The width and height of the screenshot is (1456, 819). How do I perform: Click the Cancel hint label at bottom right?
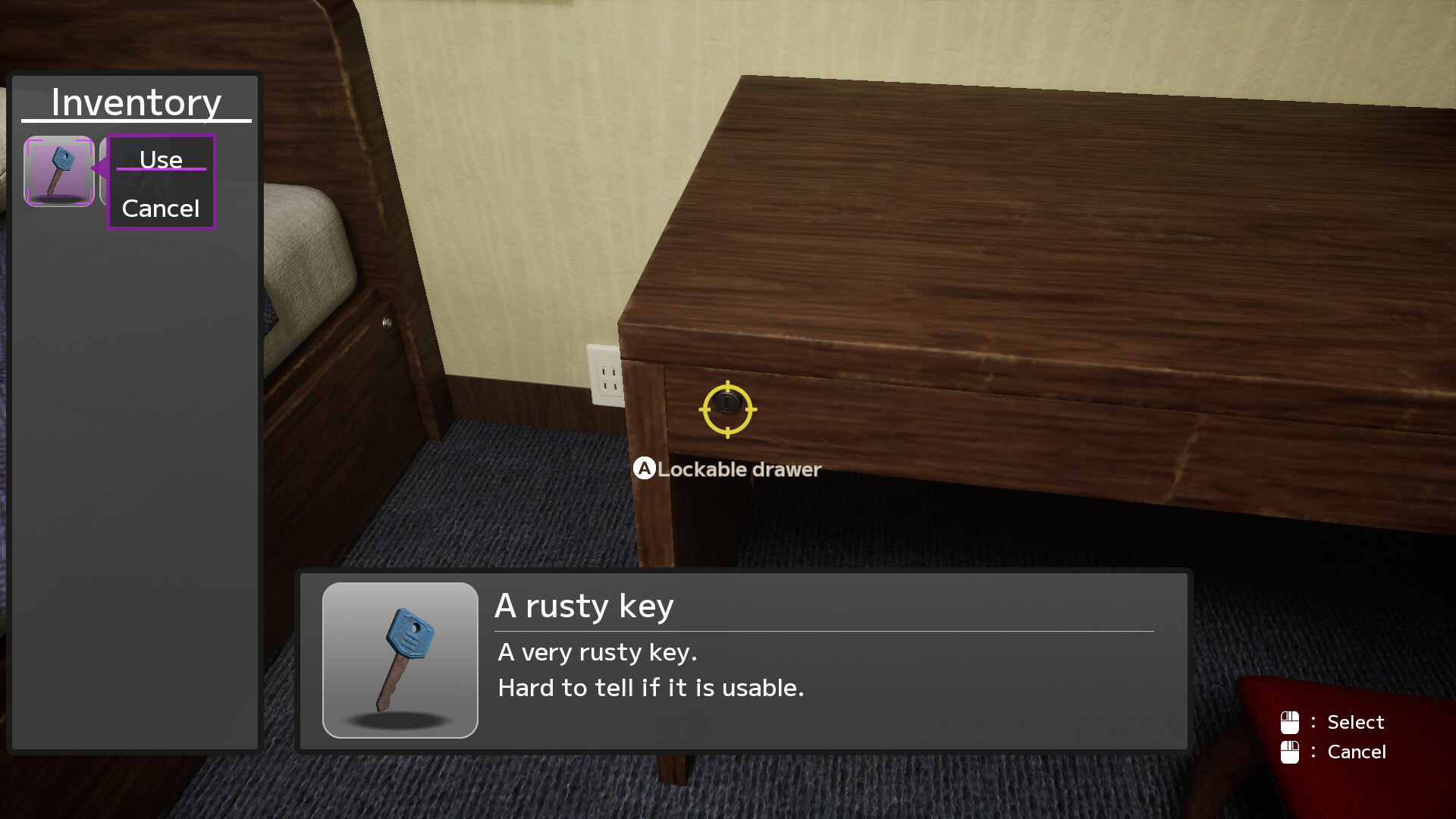(1357, 752)
